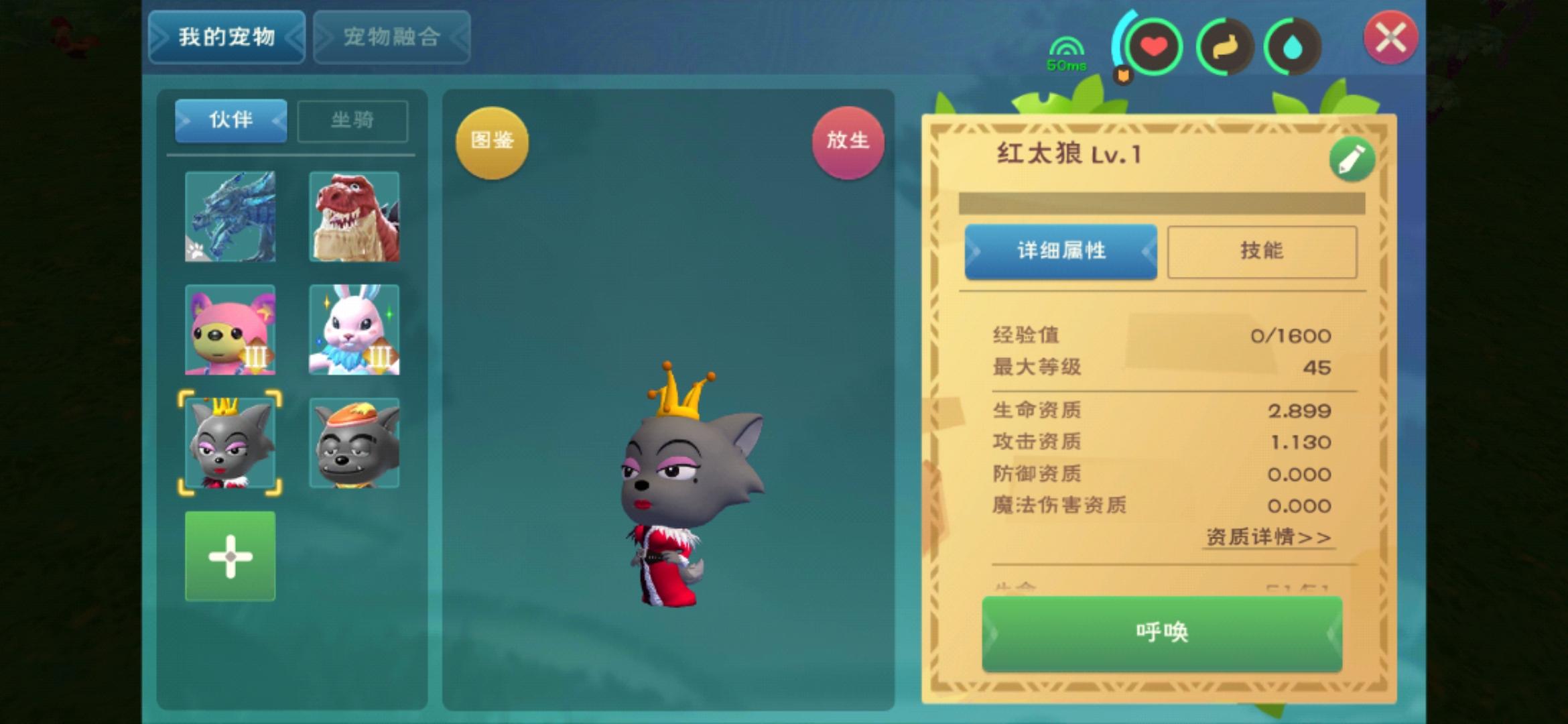Open the pet encyclopedia via 图鉴 icon
Viewport: 1568px width, 724px height.
493,142
